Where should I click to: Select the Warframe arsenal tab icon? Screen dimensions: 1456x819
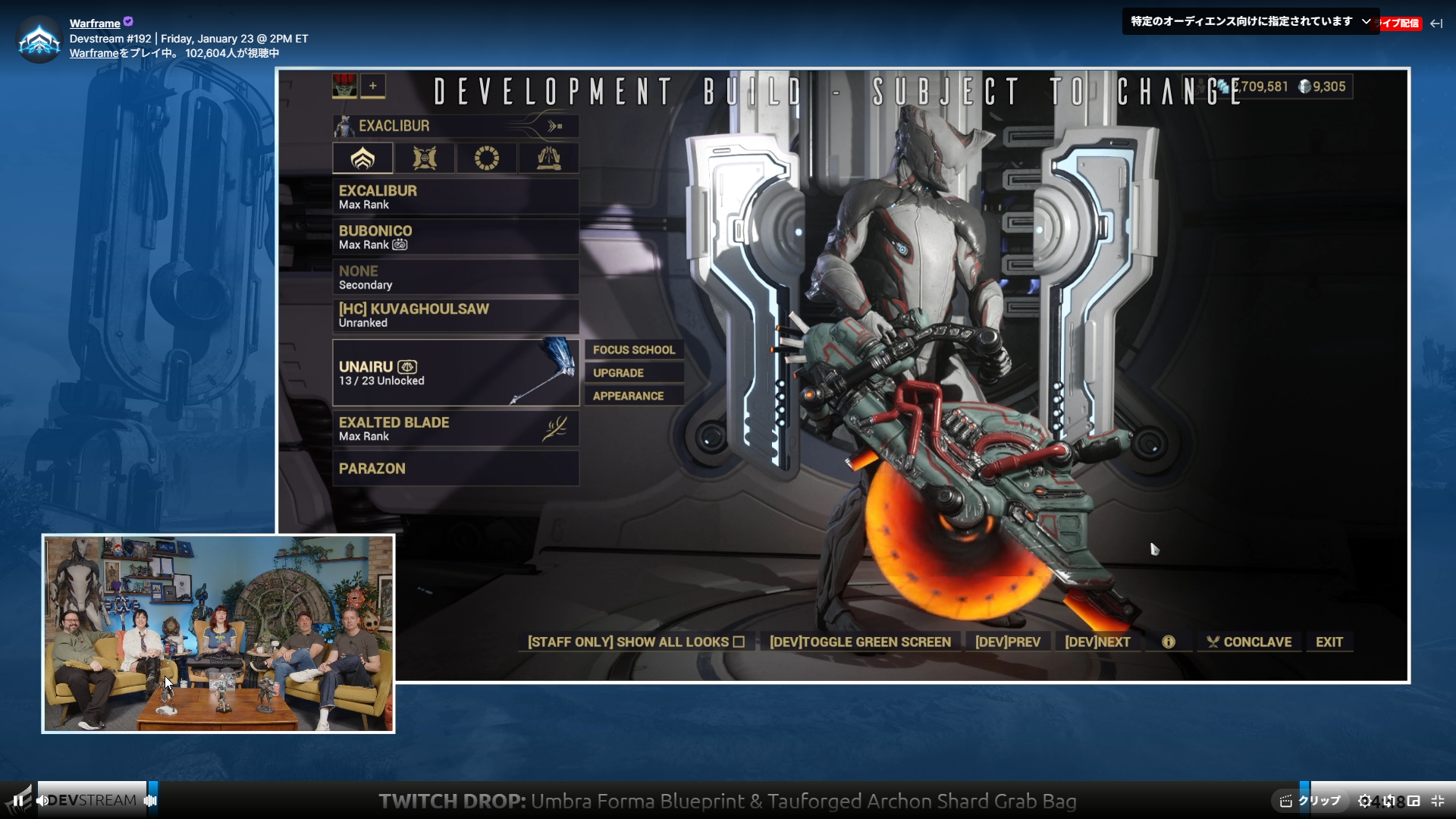(362, 158)
